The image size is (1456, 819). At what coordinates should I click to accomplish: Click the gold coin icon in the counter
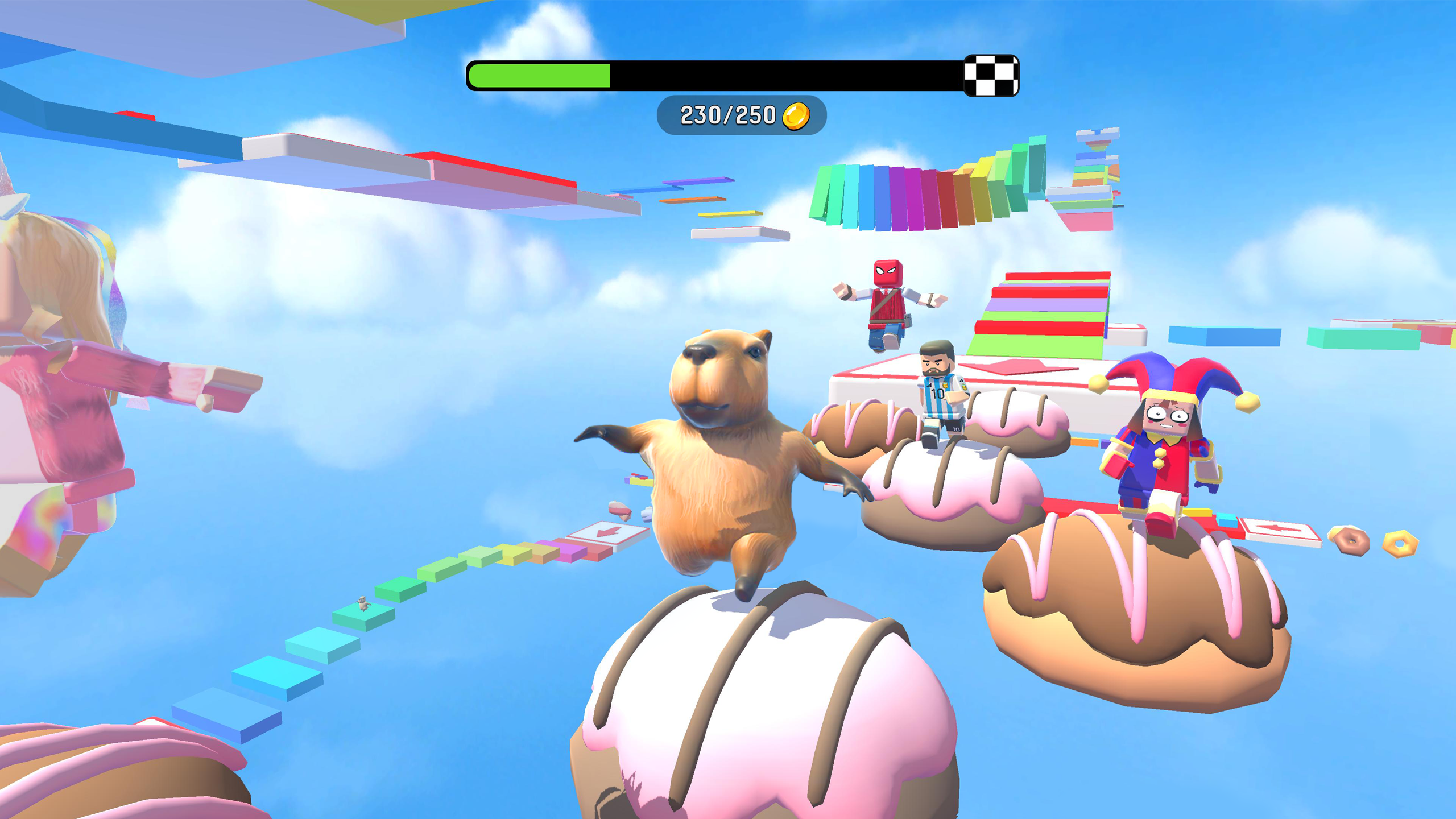click(x=796, y=117)
